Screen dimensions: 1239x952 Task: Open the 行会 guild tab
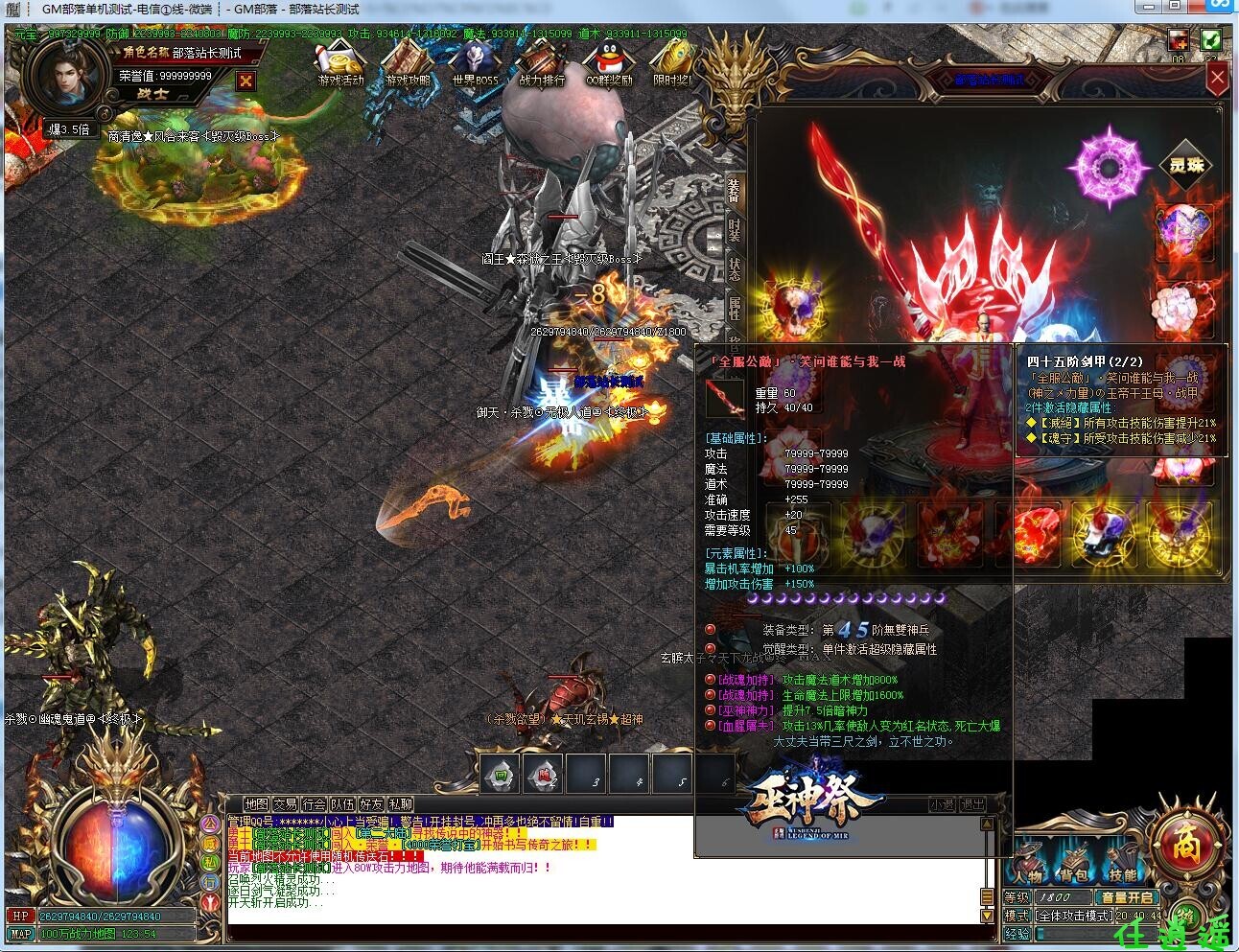click(x=314, y=804)
